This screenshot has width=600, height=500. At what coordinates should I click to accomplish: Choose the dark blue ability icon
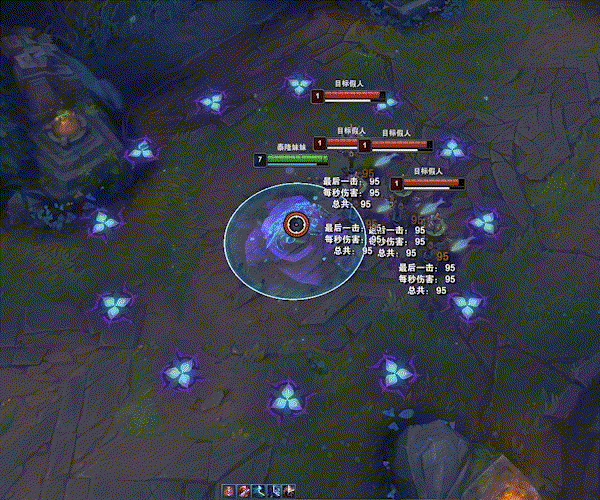click(x=274, y=491)
